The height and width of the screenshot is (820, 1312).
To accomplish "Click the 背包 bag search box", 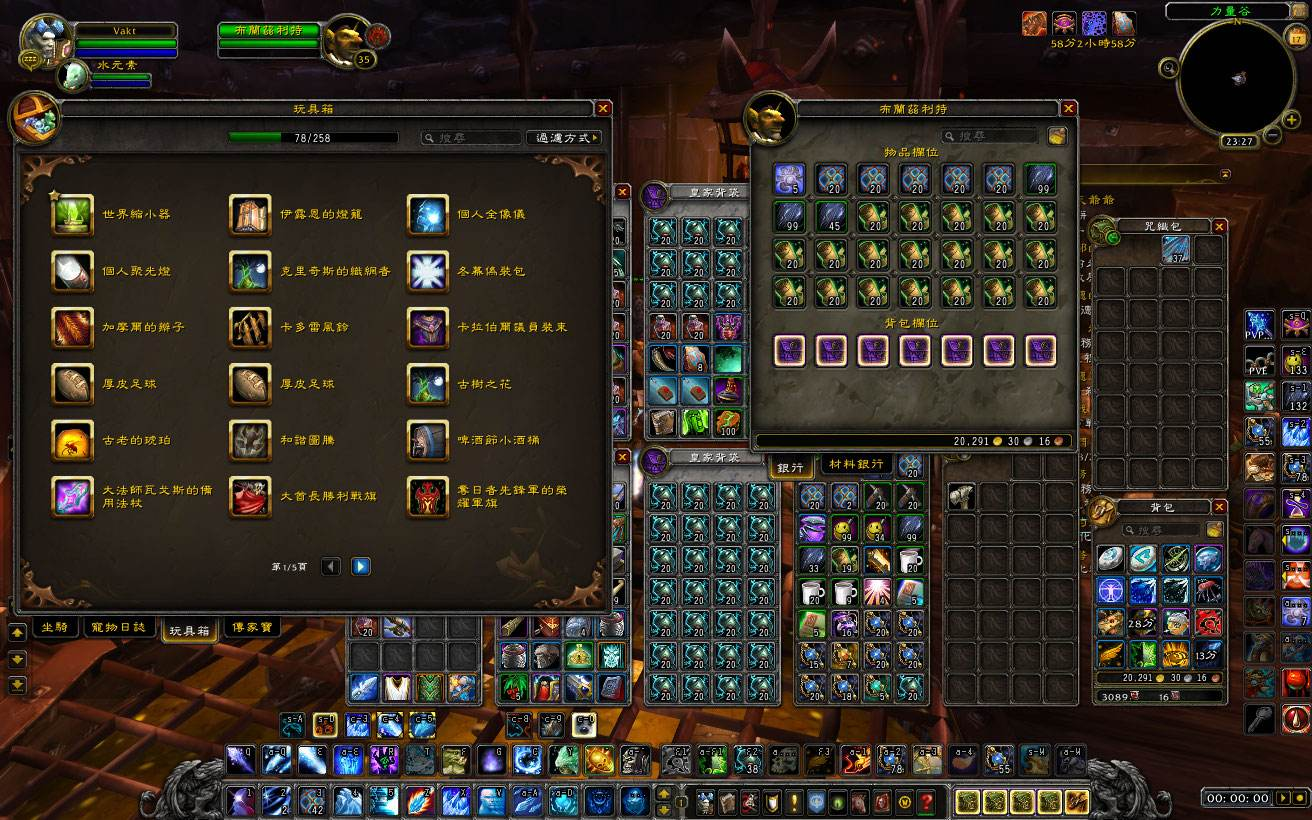I will click(x=1155, y=530).
